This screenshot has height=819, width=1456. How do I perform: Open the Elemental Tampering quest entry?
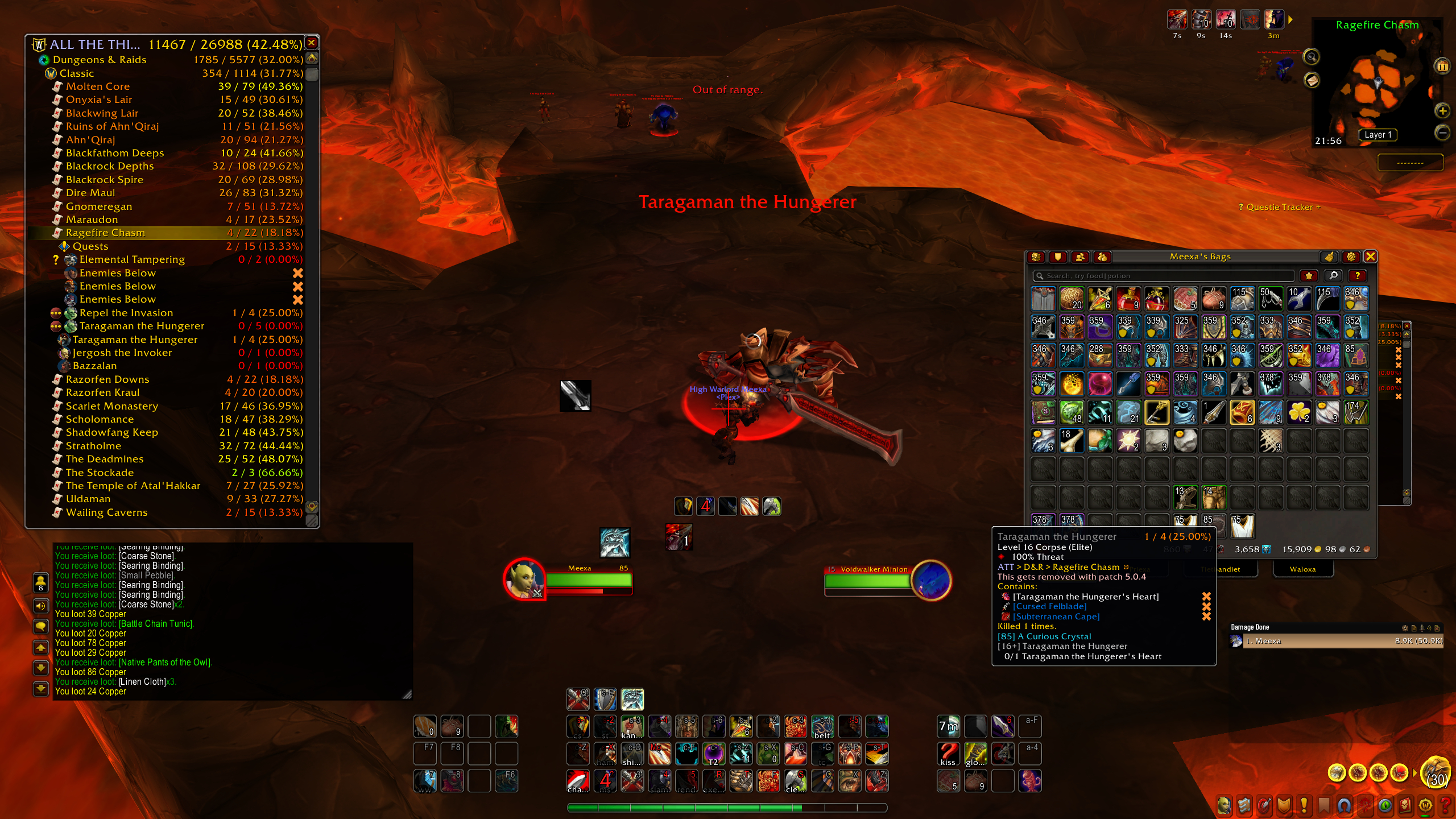(x=132, y=259)
